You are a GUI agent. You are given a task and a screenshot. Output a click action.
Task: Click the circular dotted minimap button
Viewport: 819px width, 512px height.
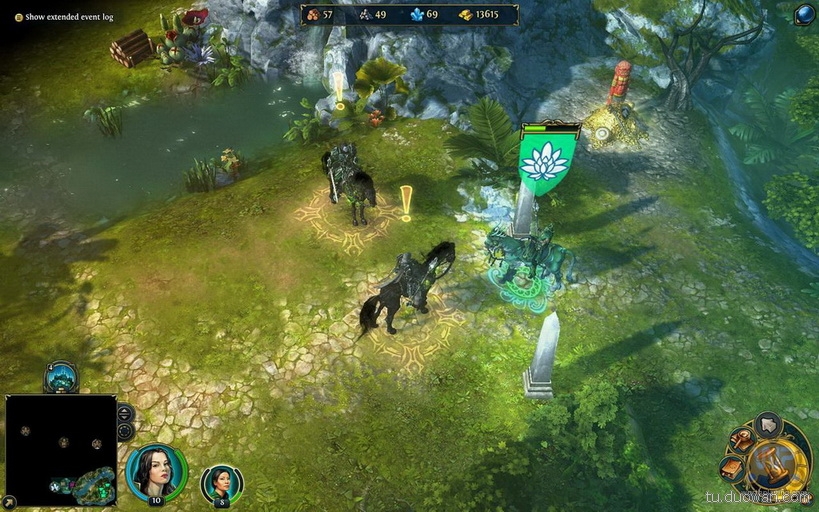click(x=125, y=431)
